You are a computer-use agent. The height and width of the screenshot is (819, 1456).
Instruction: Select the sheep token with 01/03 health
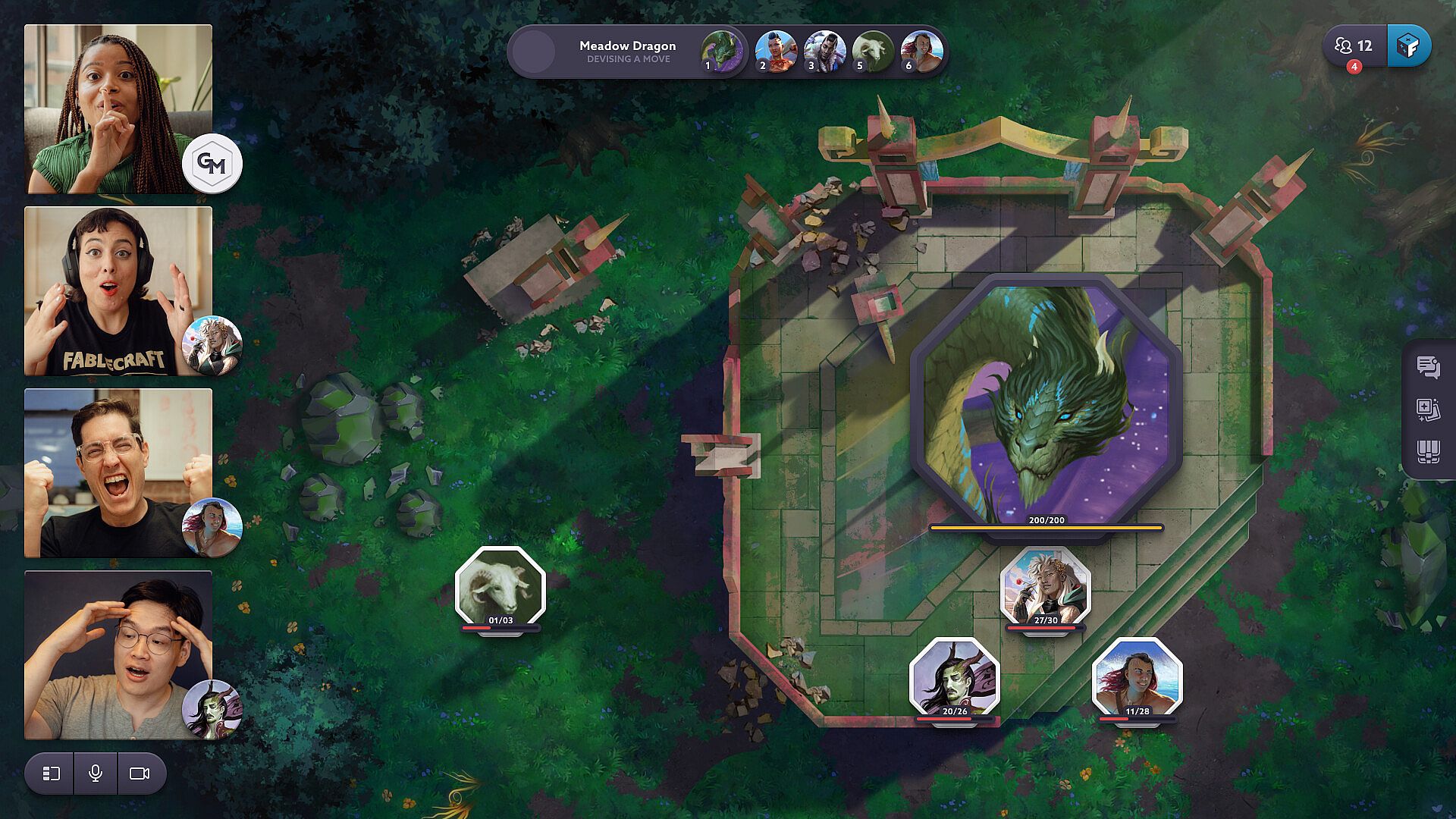coord(500,586)
